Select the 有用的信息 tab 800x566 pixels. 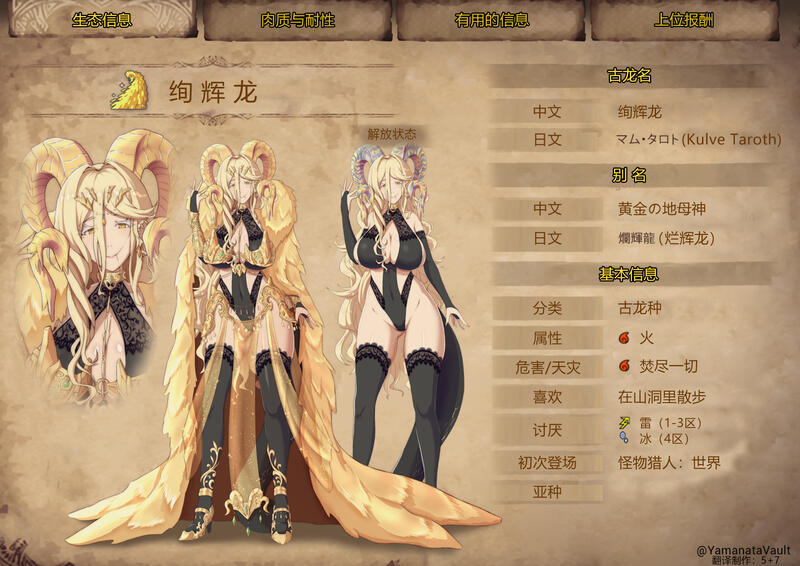(491, 20)
